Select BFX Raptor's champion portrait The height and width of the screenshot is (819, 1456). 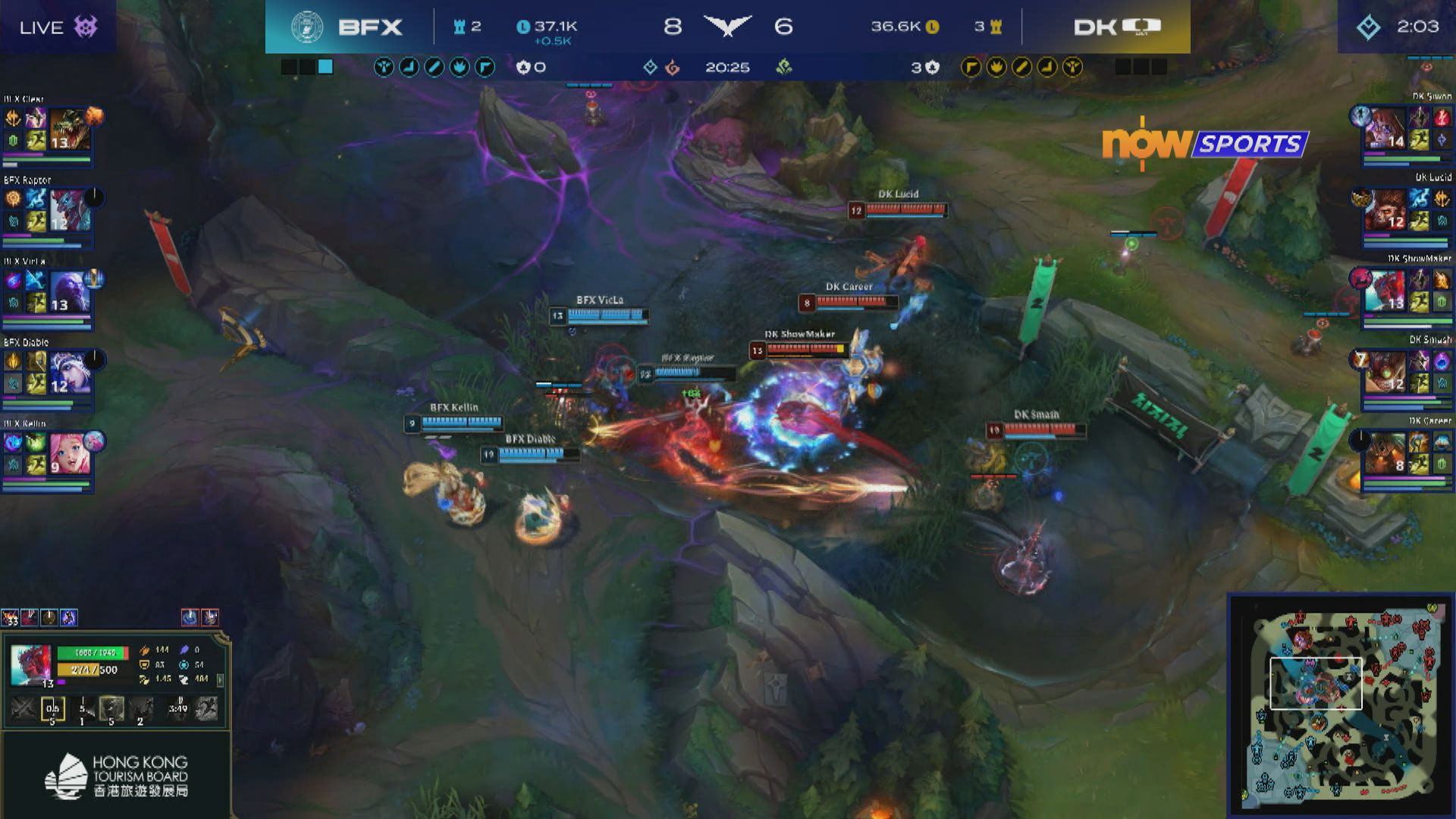point(70,210)
